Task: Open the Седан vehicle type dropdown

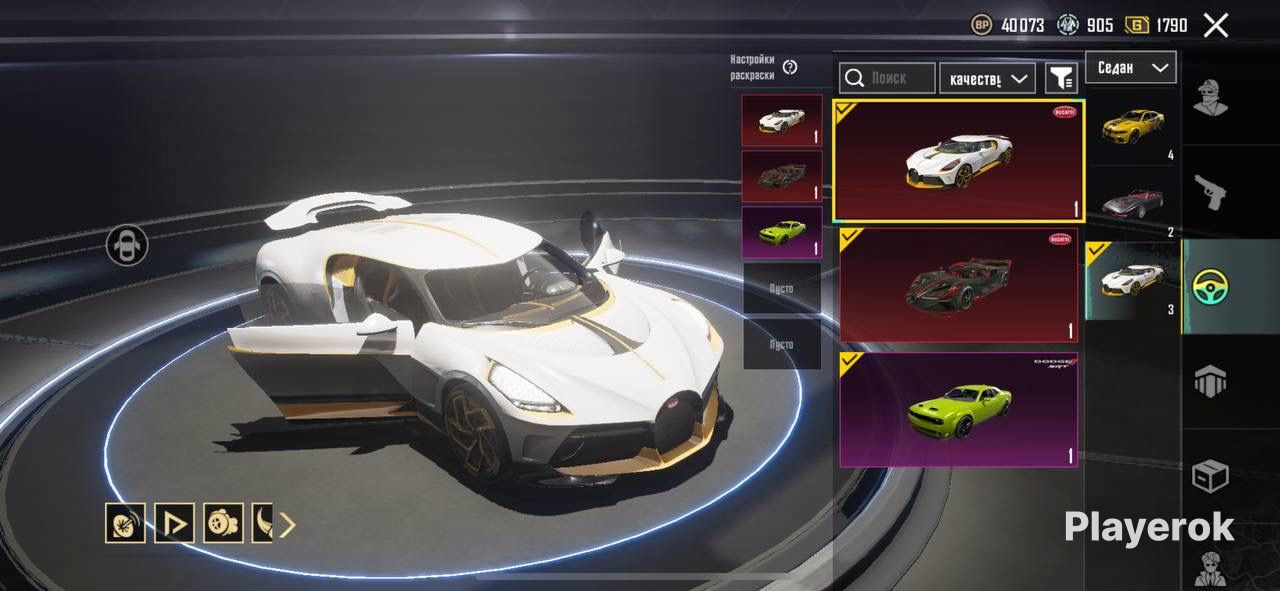Action: click(x=1131, y=68)
